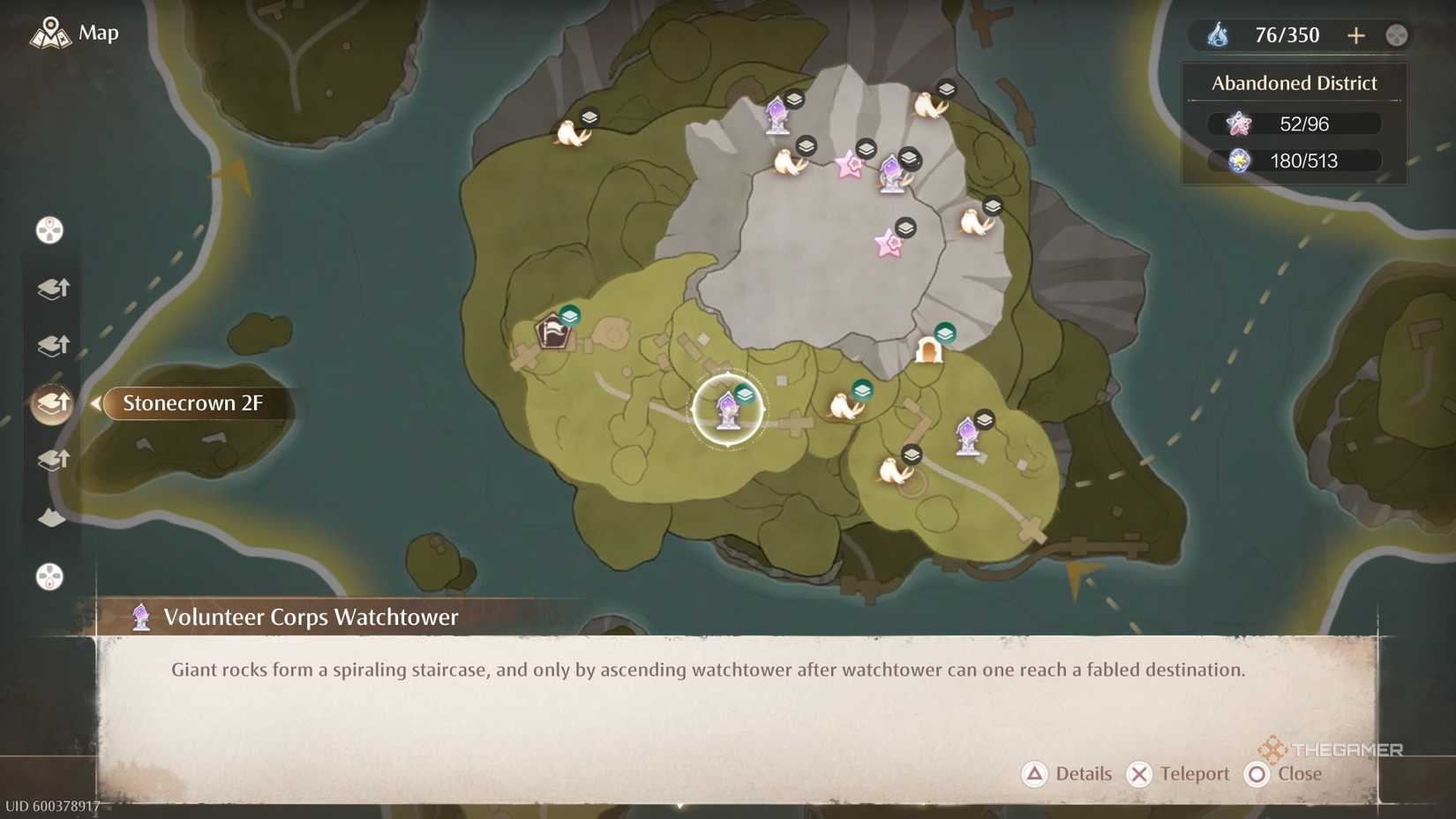1456x819 pixels.
Task: Open Details for the selected watchtower
Action: (x=1068, y=774)
